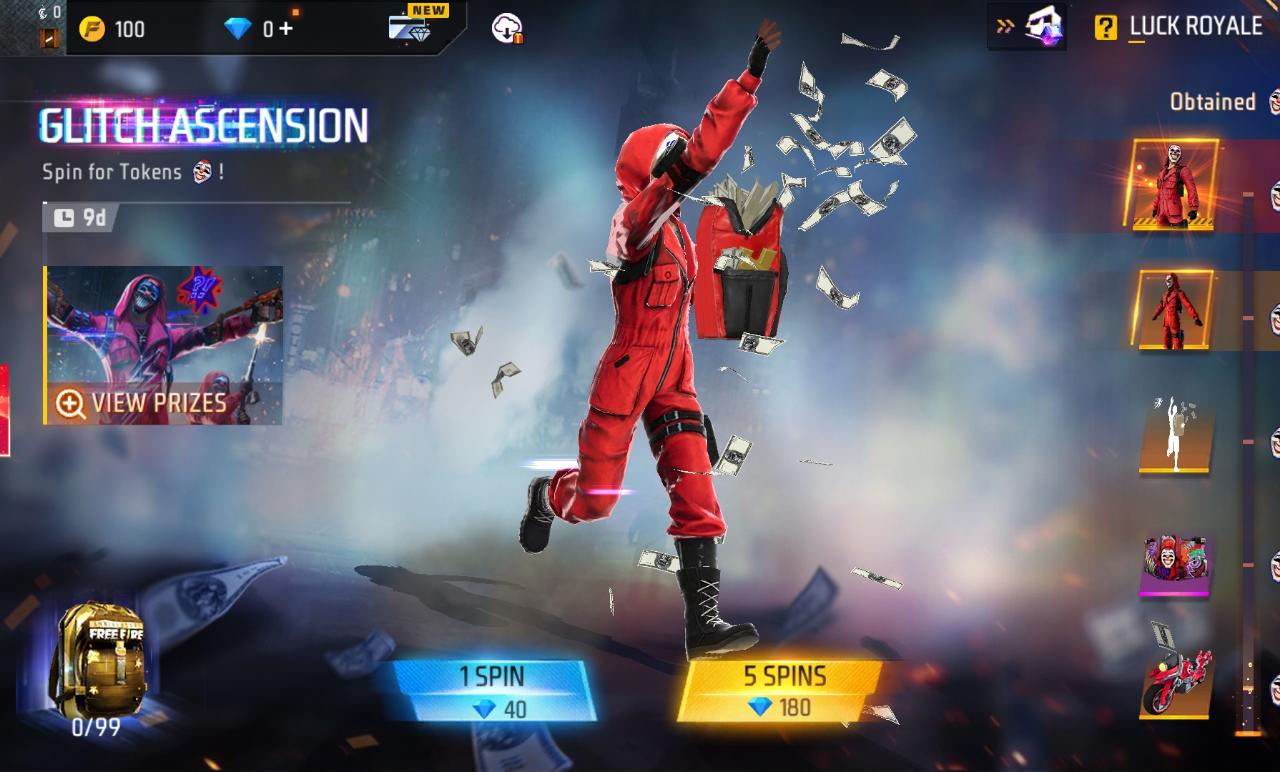This screenshot has width=1280, height=772.
Task: Click the gold coin balance
Action: click(x=113, y=28)
